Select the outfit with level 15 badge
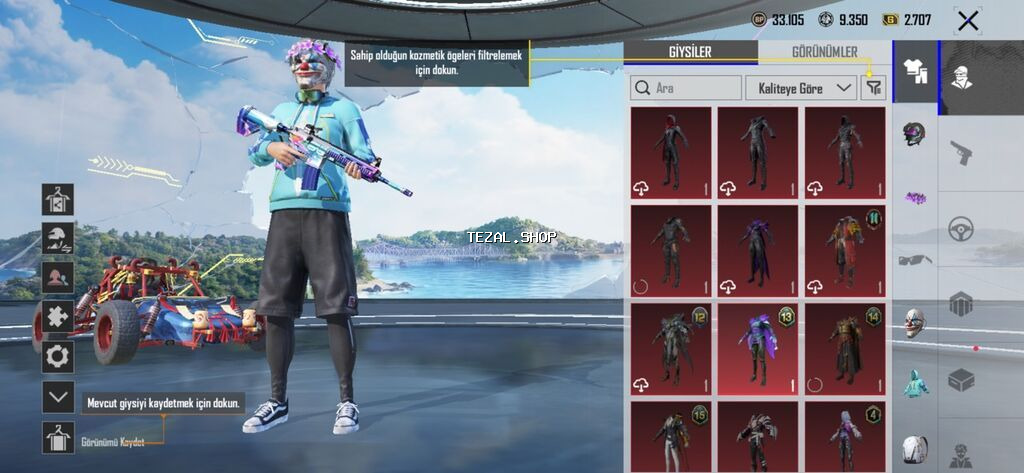Screen dimensions: 1024x473 671,437
